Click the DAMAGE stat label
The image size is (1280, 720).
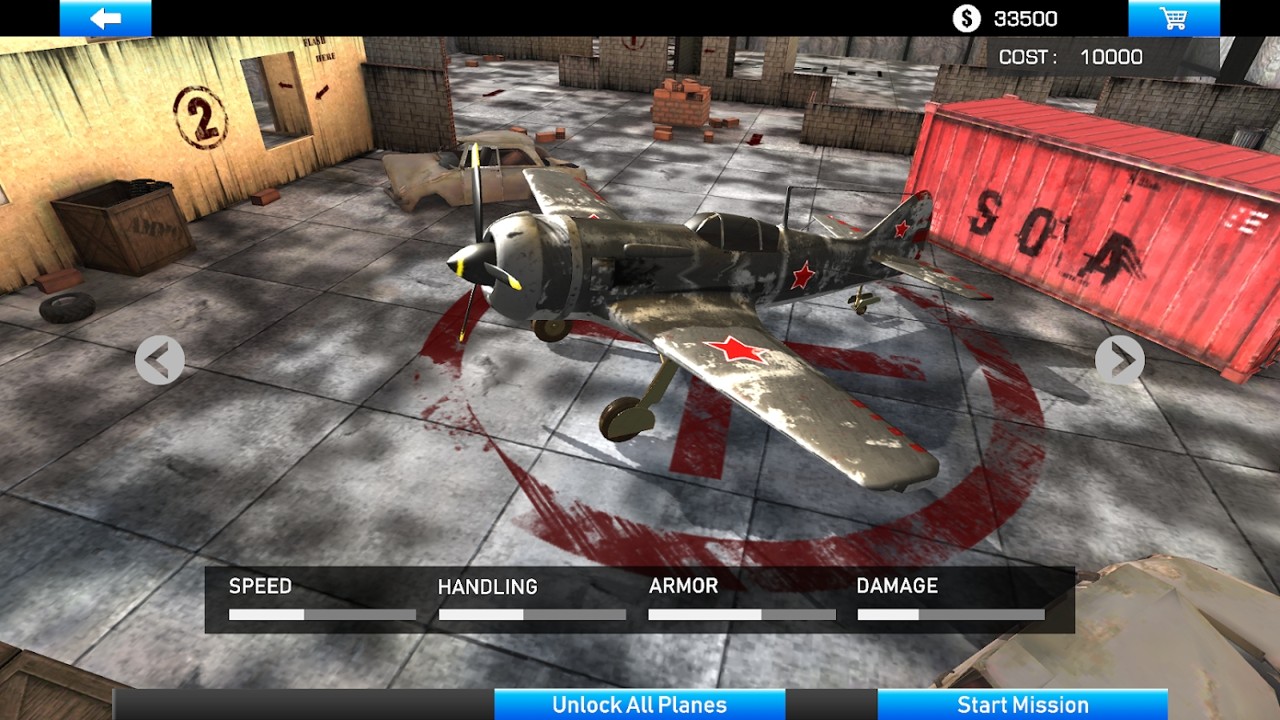click(898, 587)
